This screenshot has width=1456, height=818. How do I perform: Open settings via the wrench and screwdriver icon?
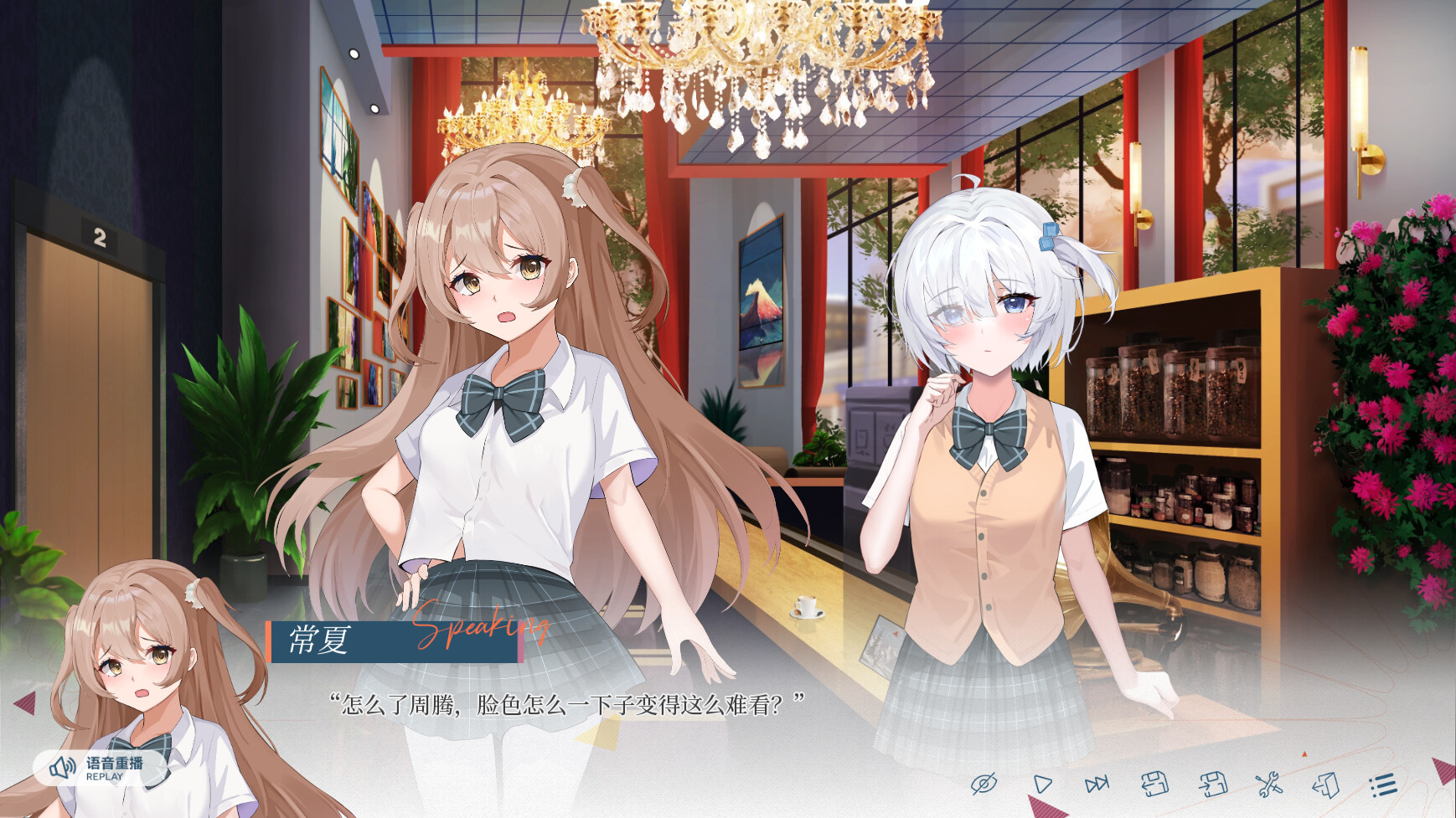point(1268,785)
